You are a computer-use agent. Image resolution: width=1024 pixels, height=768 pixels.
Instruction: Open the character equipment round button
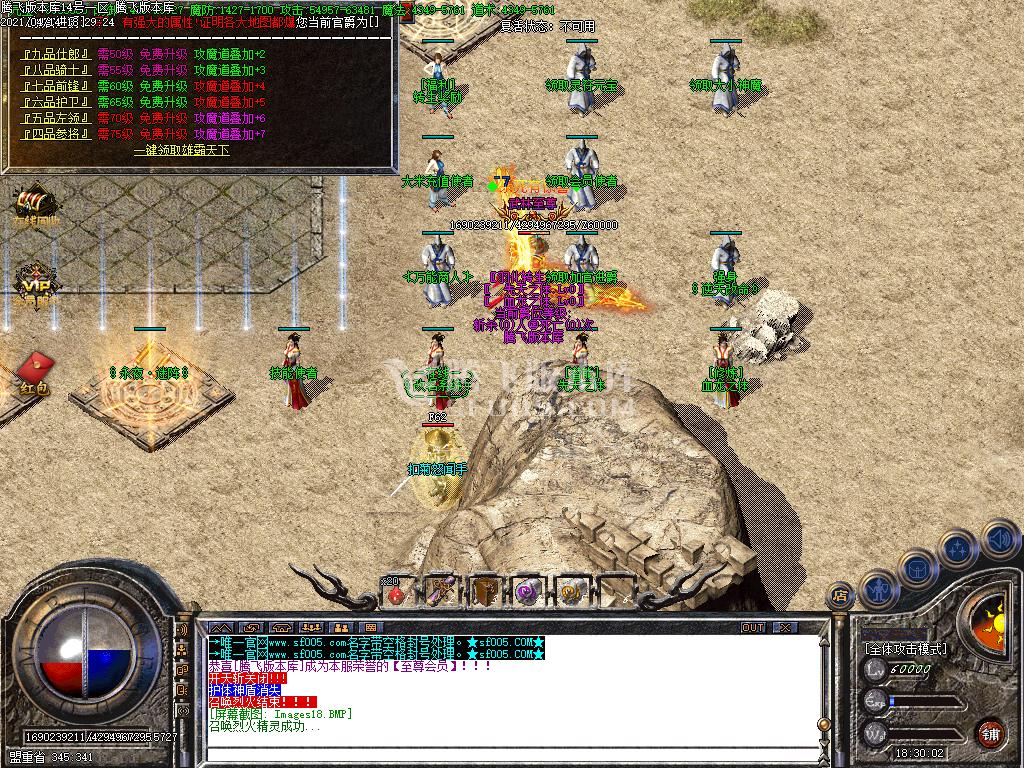[879, 589]
